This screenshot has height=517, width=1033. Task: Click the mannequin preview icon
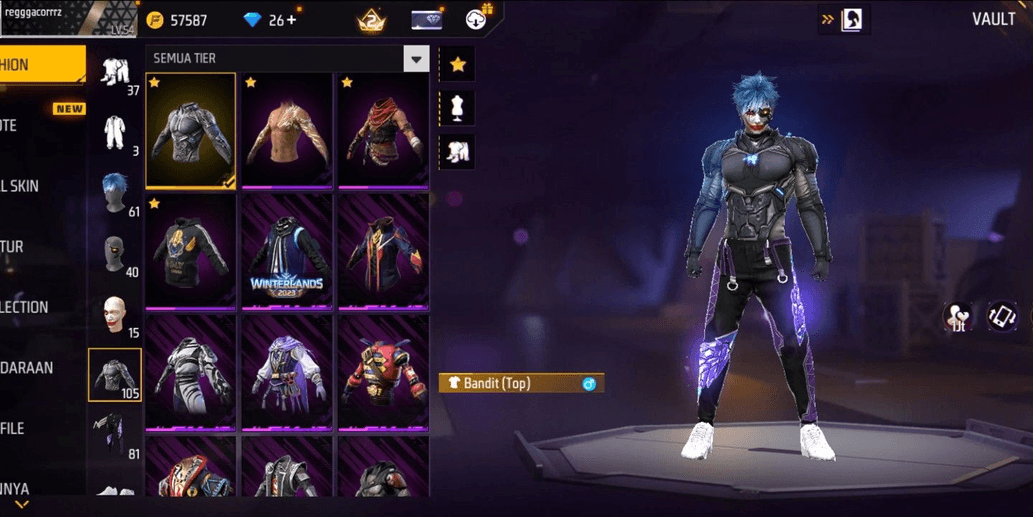point(457,108)
